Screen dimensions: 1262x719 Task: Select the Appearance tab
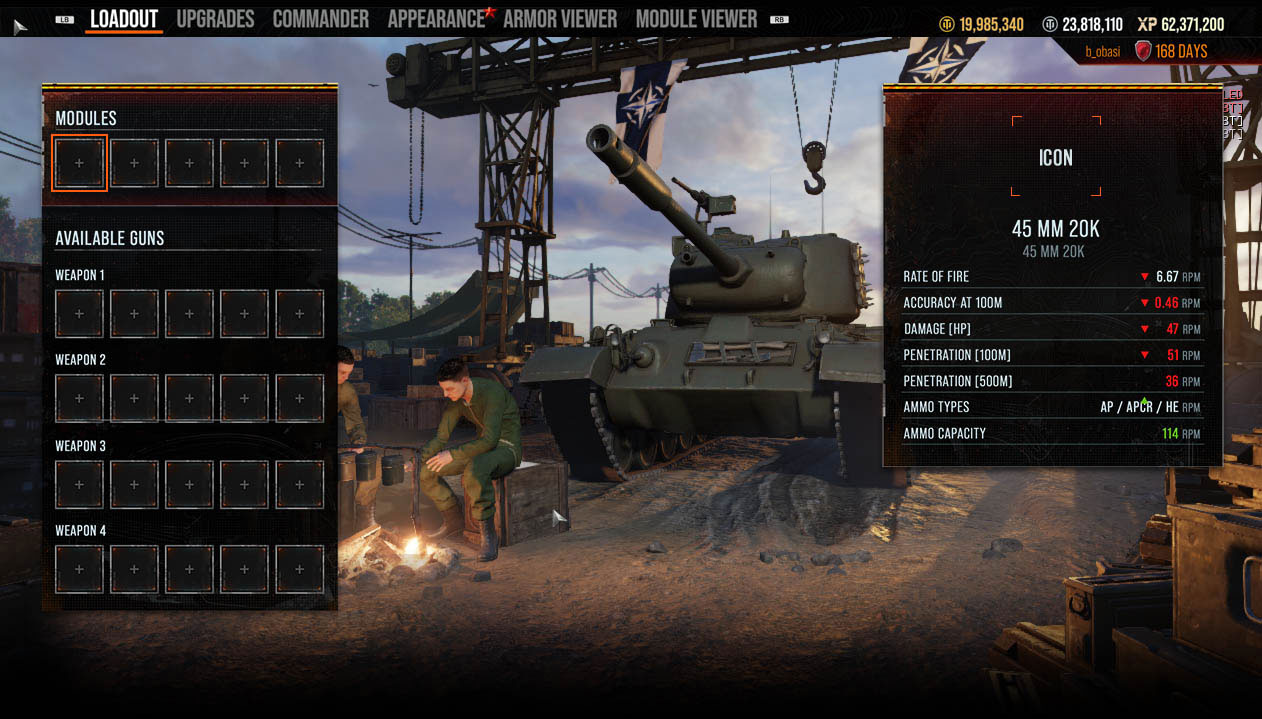click(436, 19)
